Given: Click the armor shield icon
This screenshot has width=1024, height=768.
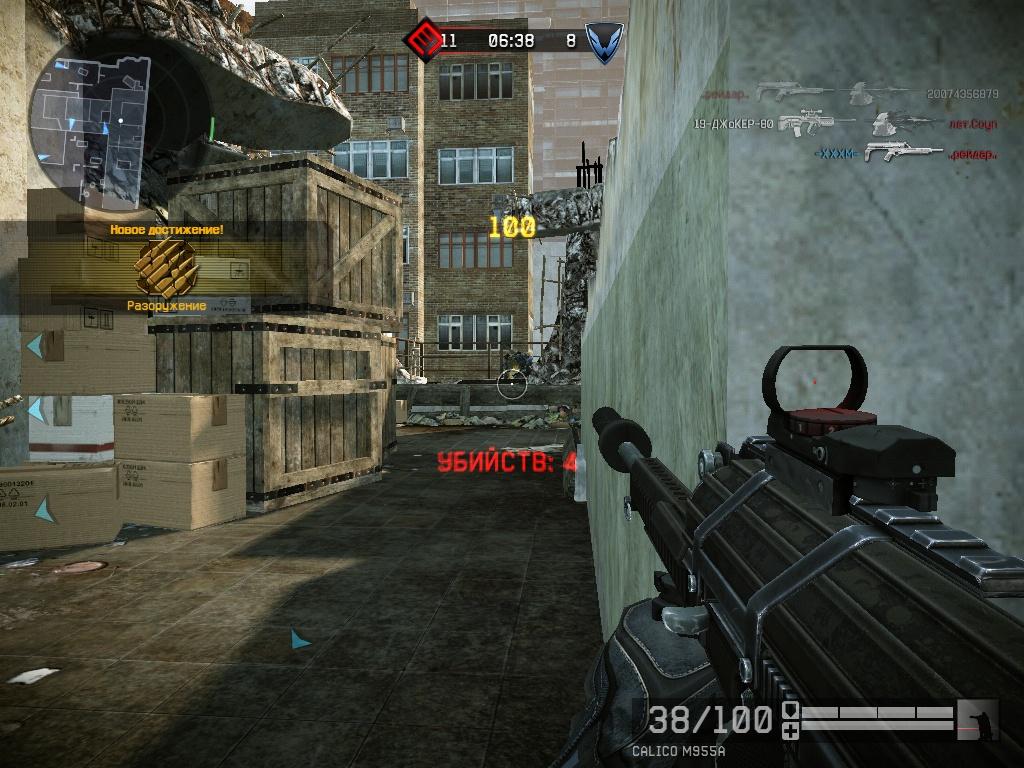Looking at the screenshot, I should (x=790, y=710).
